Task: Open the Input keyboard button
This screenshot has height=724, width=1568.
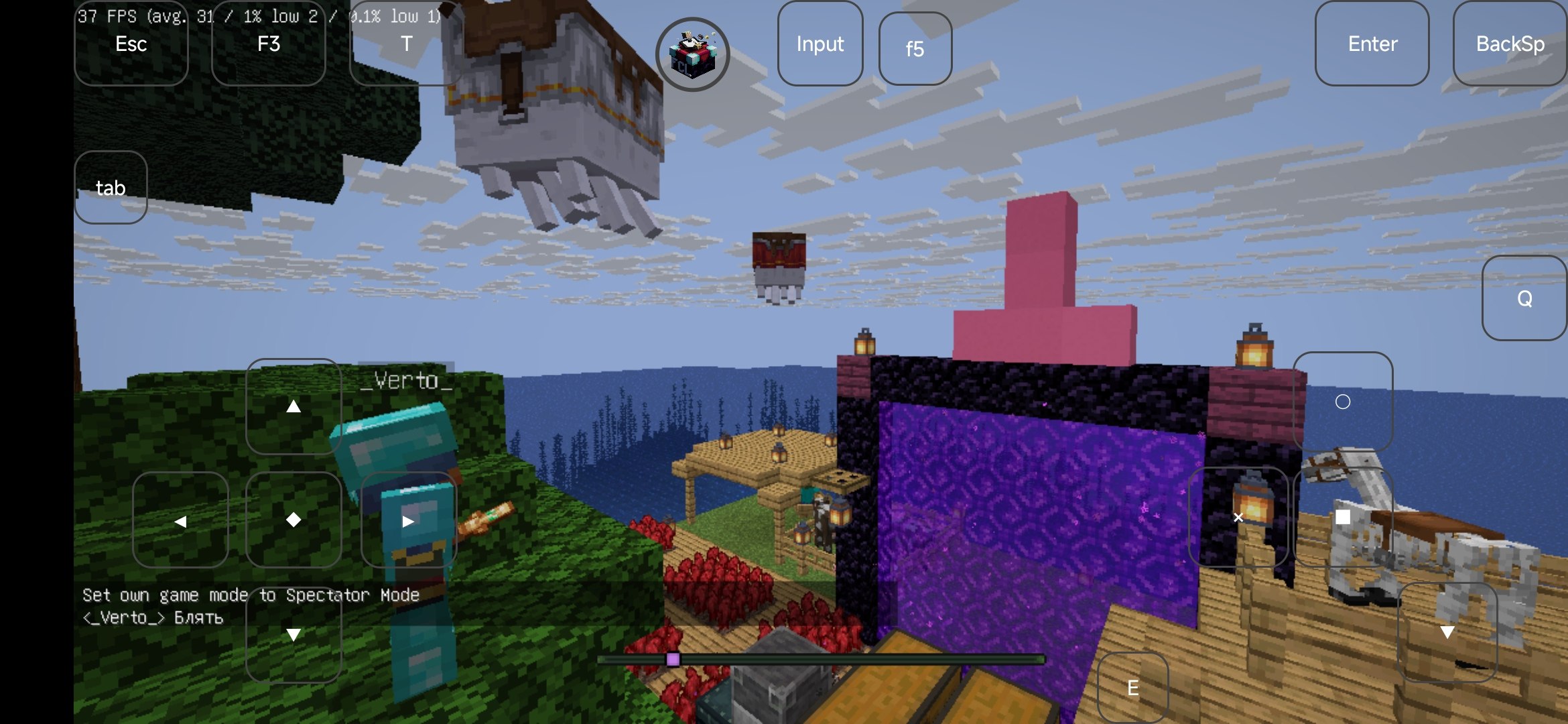Action: coord(820,44)
